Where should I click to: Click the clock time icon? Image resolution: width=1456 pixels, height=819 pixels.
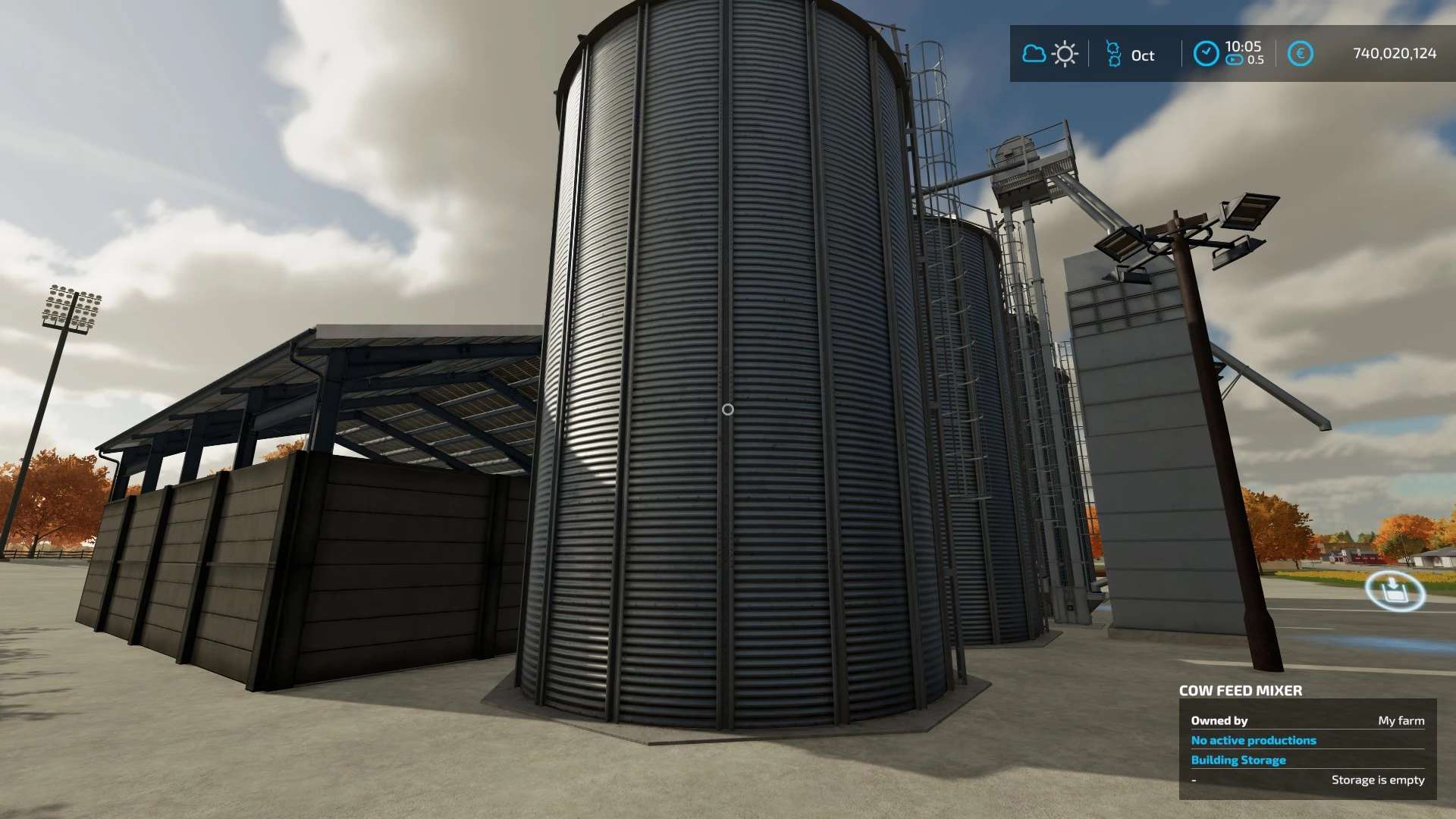coord(1206,54)
